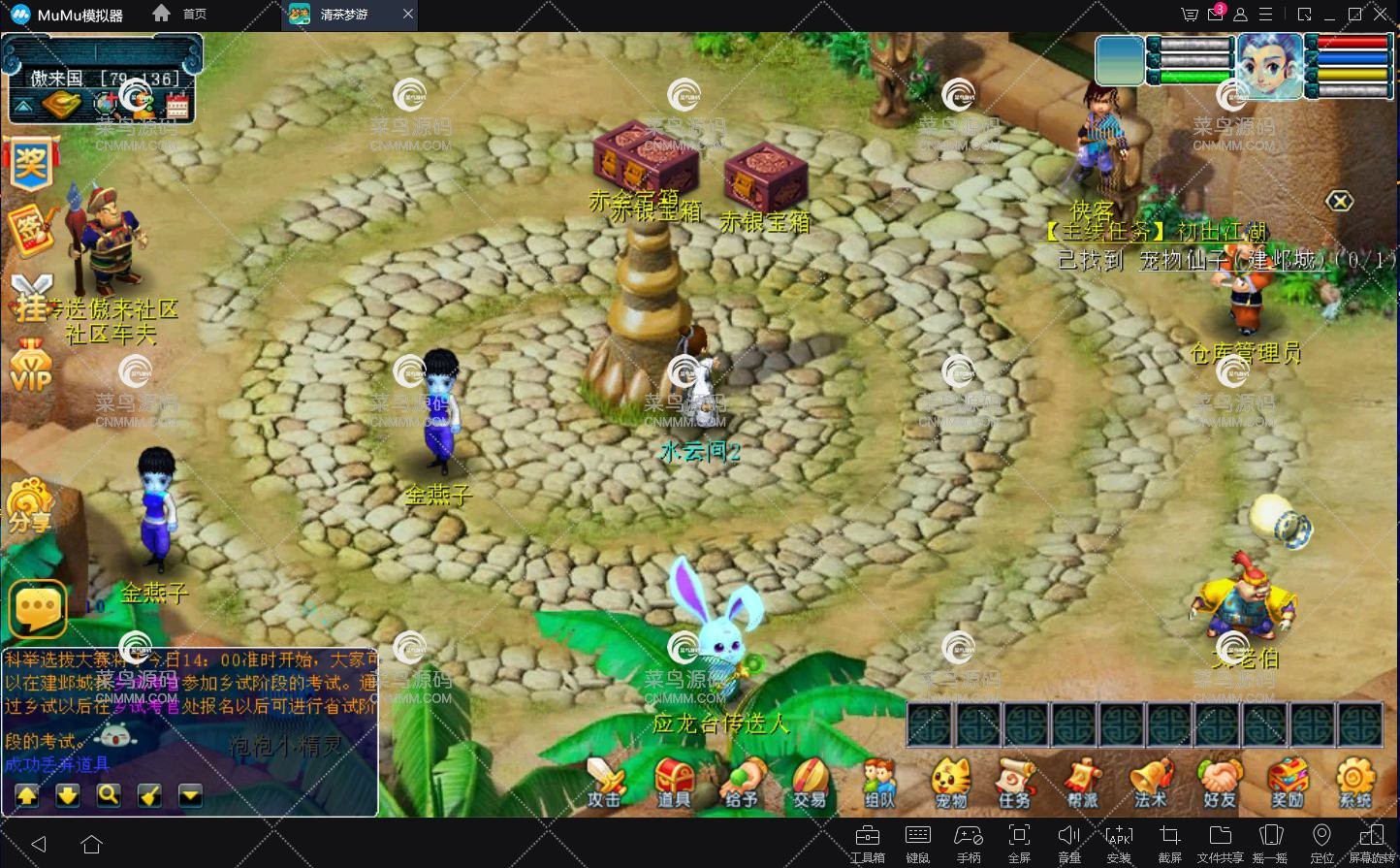Open the 奖励 rewards chest
Image resolution: width=1400 pixels, height=868 pixels.
1288,782
